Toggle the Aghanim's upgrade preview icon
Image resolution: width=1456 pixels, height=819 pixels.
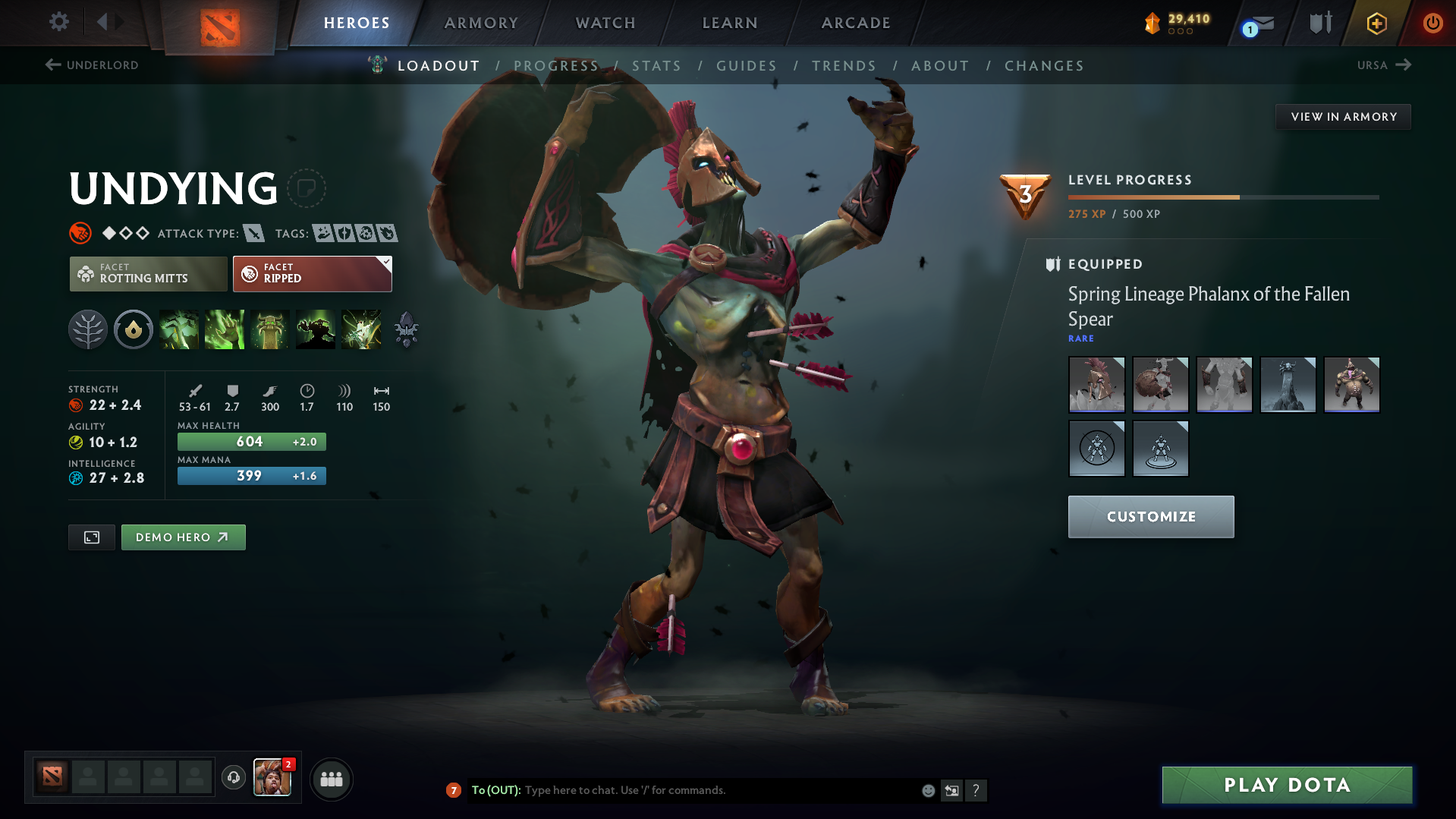(x=406, y=329)
